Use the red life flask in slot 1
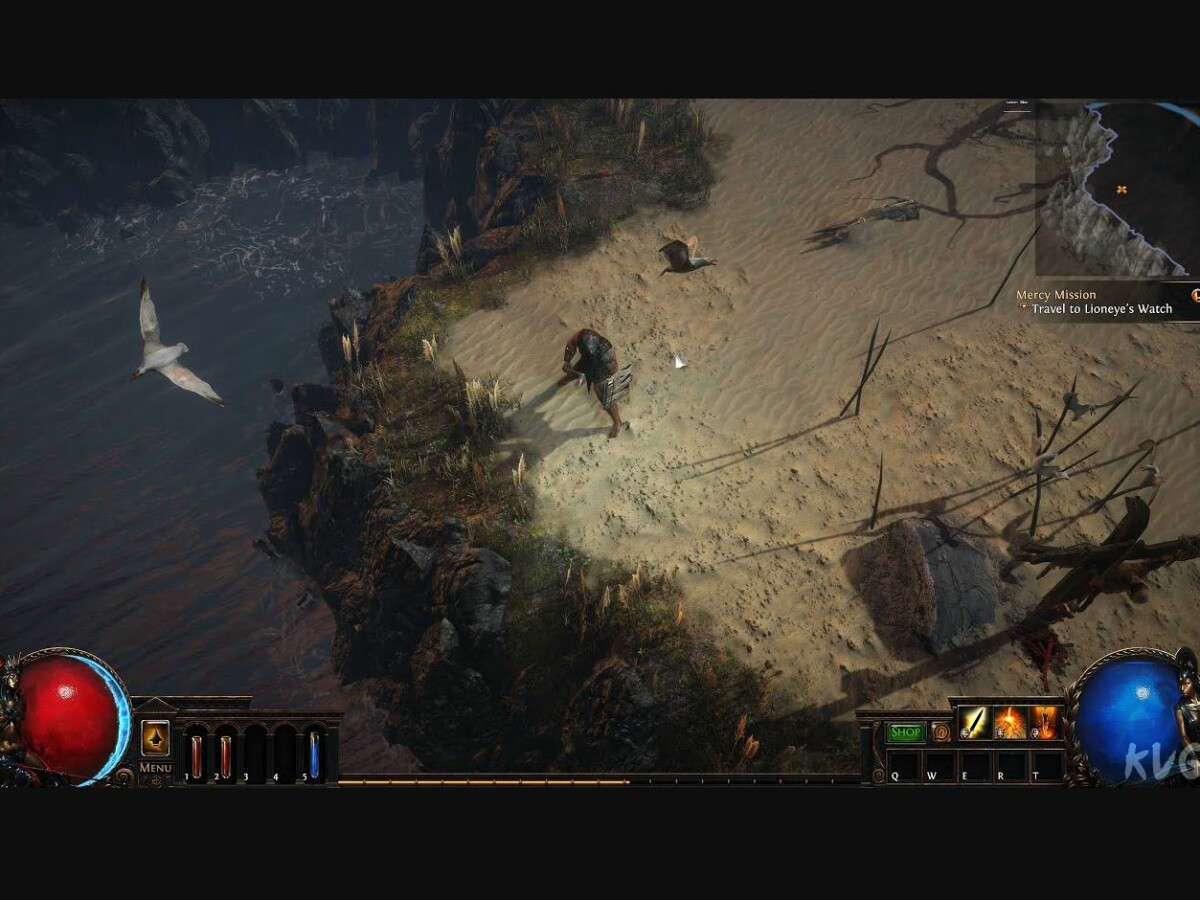1200x900 pixels. (196, 755)
